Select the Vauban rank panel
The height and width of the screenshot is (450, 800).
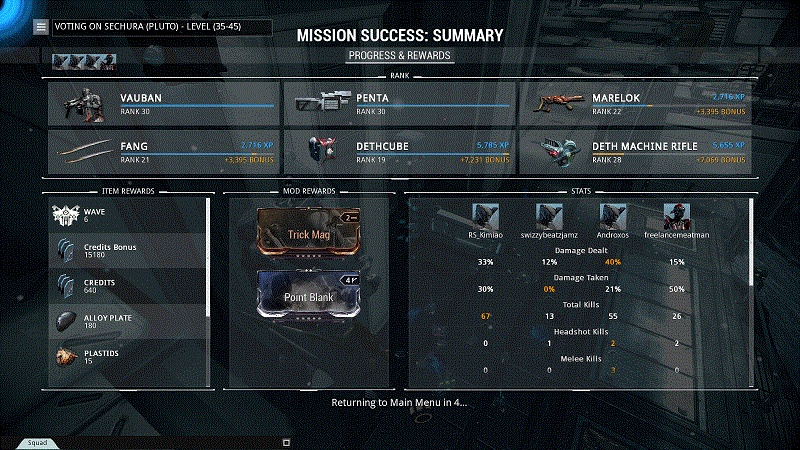tap(163, 104)
